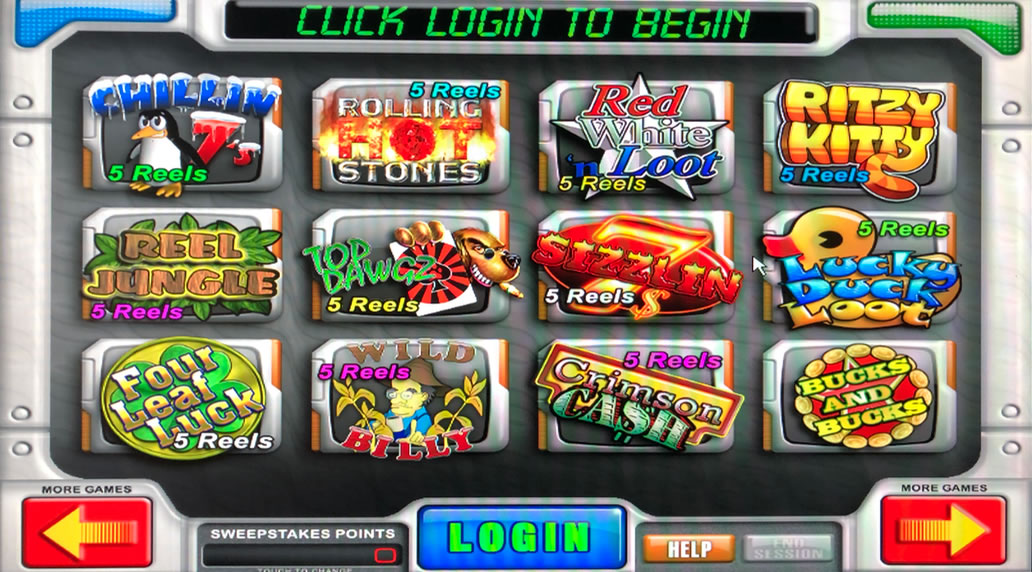Open the HELP screen
Viewport: 1032px width, 572px height.
(689, 547)
